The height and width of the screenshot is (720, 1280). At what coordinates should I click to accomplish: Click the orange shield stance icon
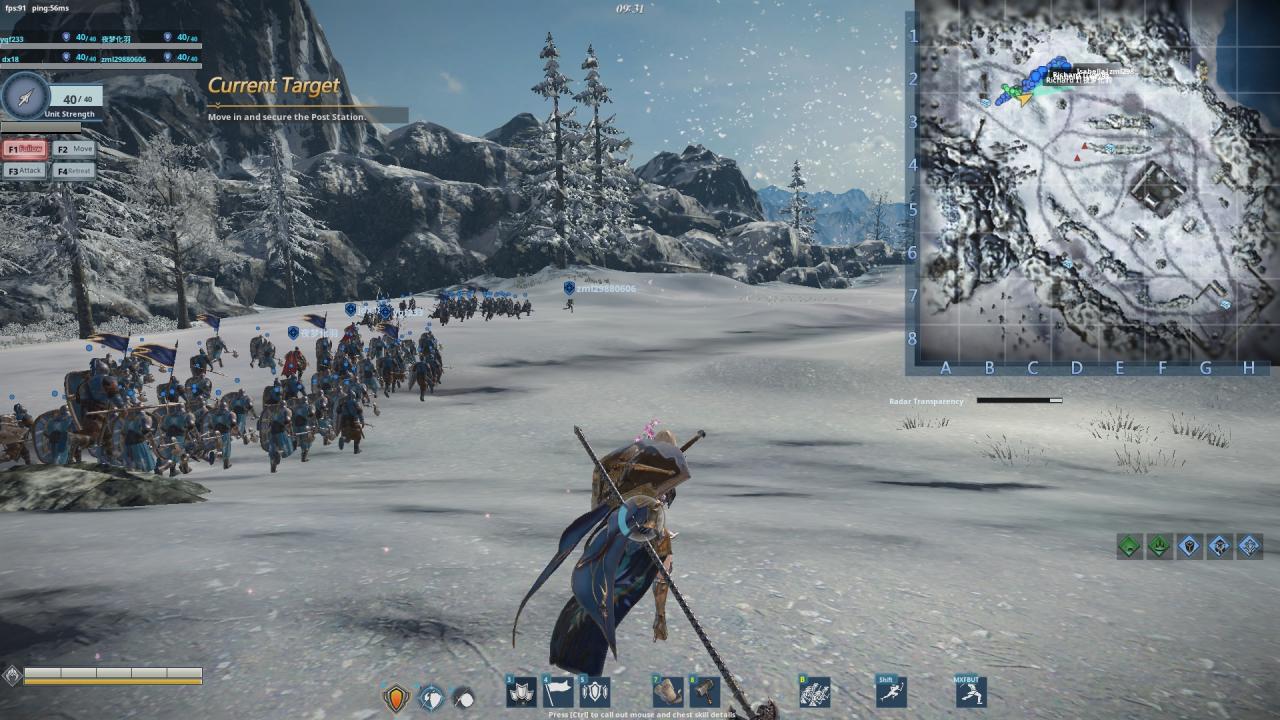(x=397, y=698)
